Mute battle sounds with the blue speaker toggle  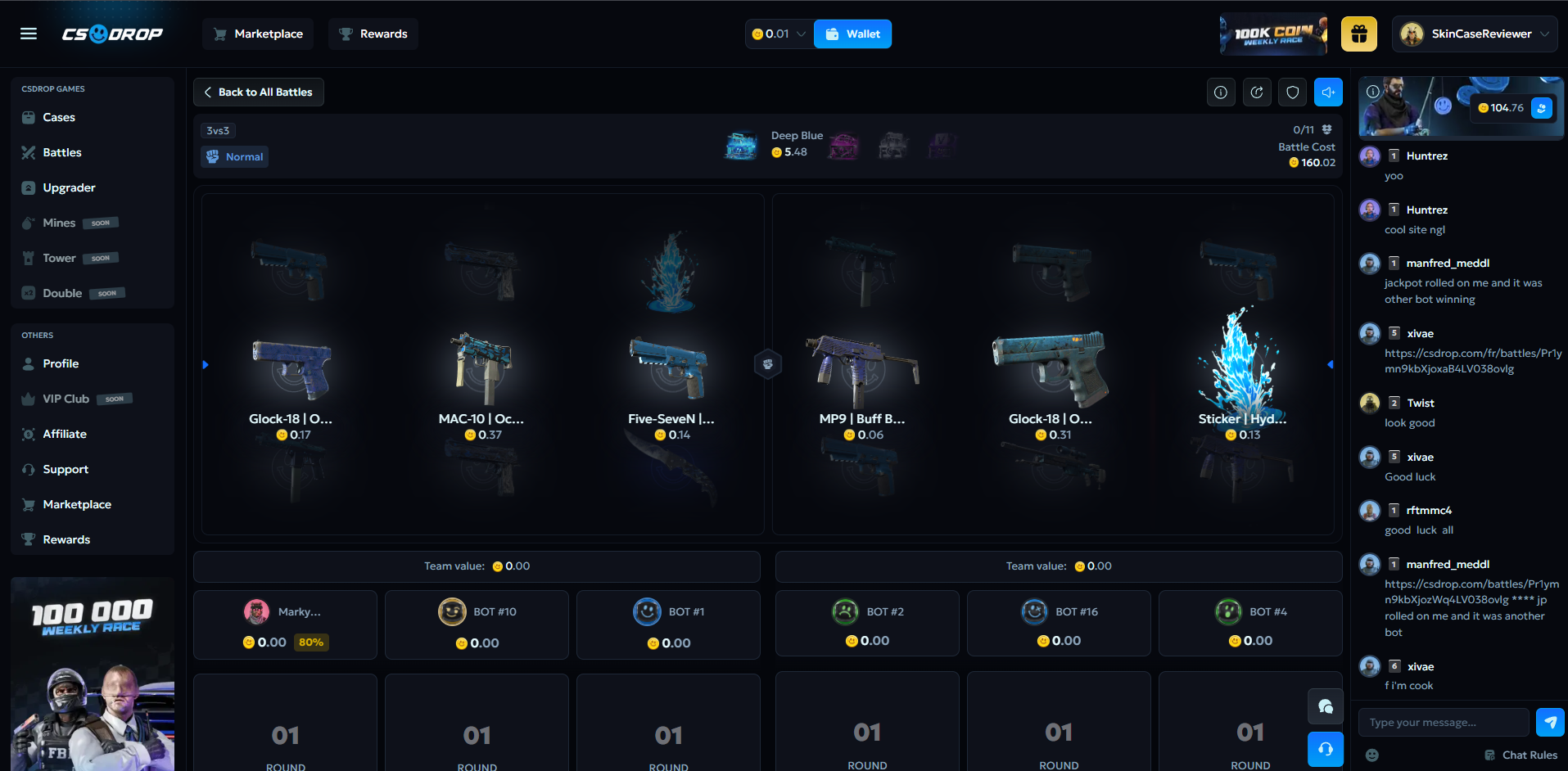[1328, 92]
